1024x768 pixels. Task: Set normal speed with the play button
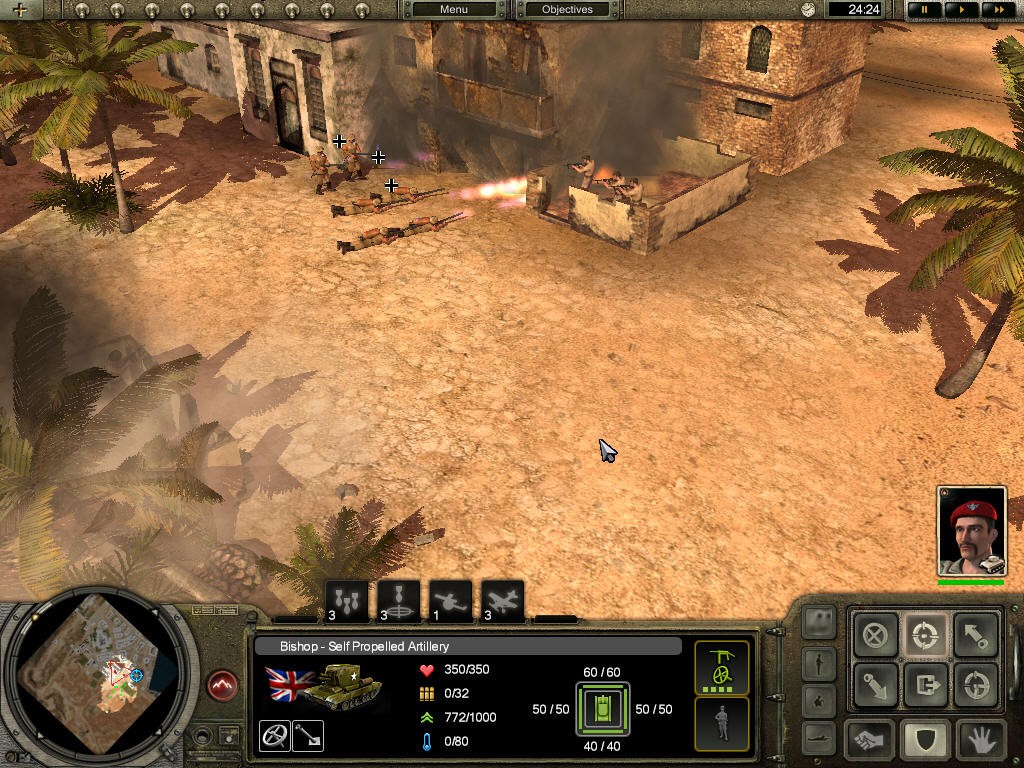[961, 10]
